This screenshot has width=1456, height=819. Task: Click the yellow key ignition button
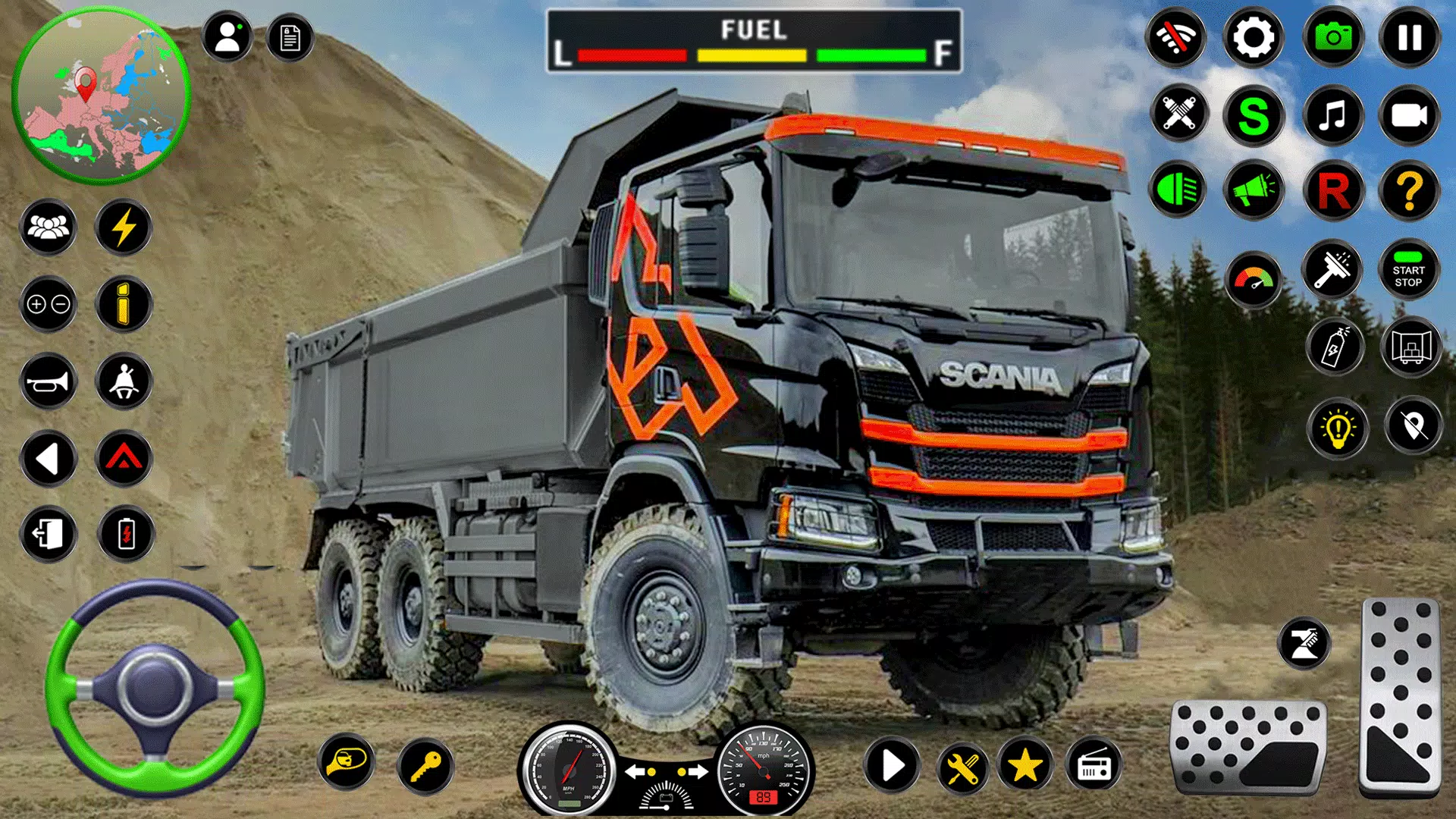[425, 766]
